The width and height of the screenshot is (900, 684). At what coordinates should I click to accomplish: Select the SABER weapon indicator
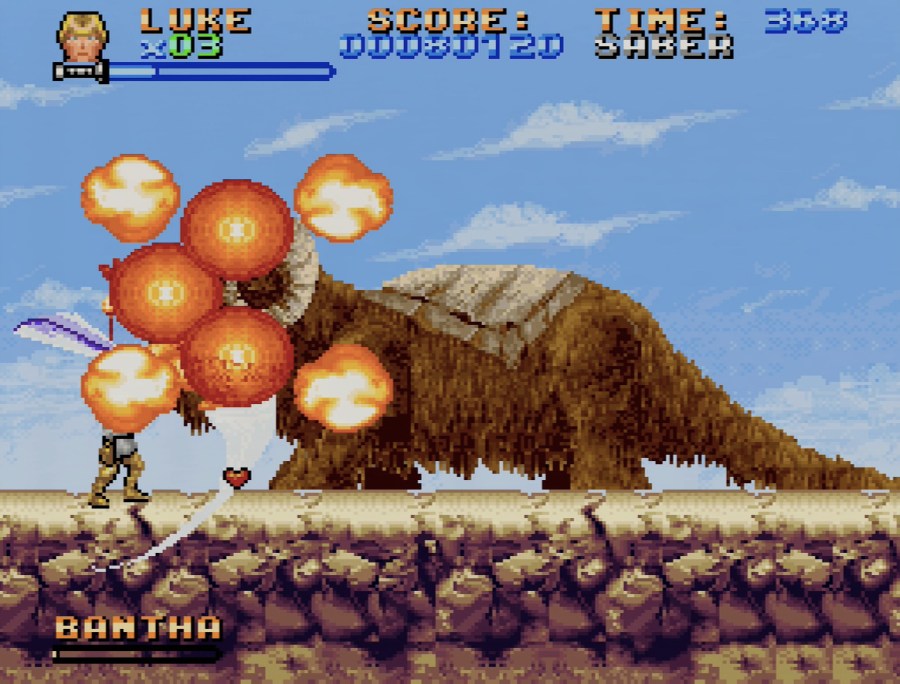point(663,47)
